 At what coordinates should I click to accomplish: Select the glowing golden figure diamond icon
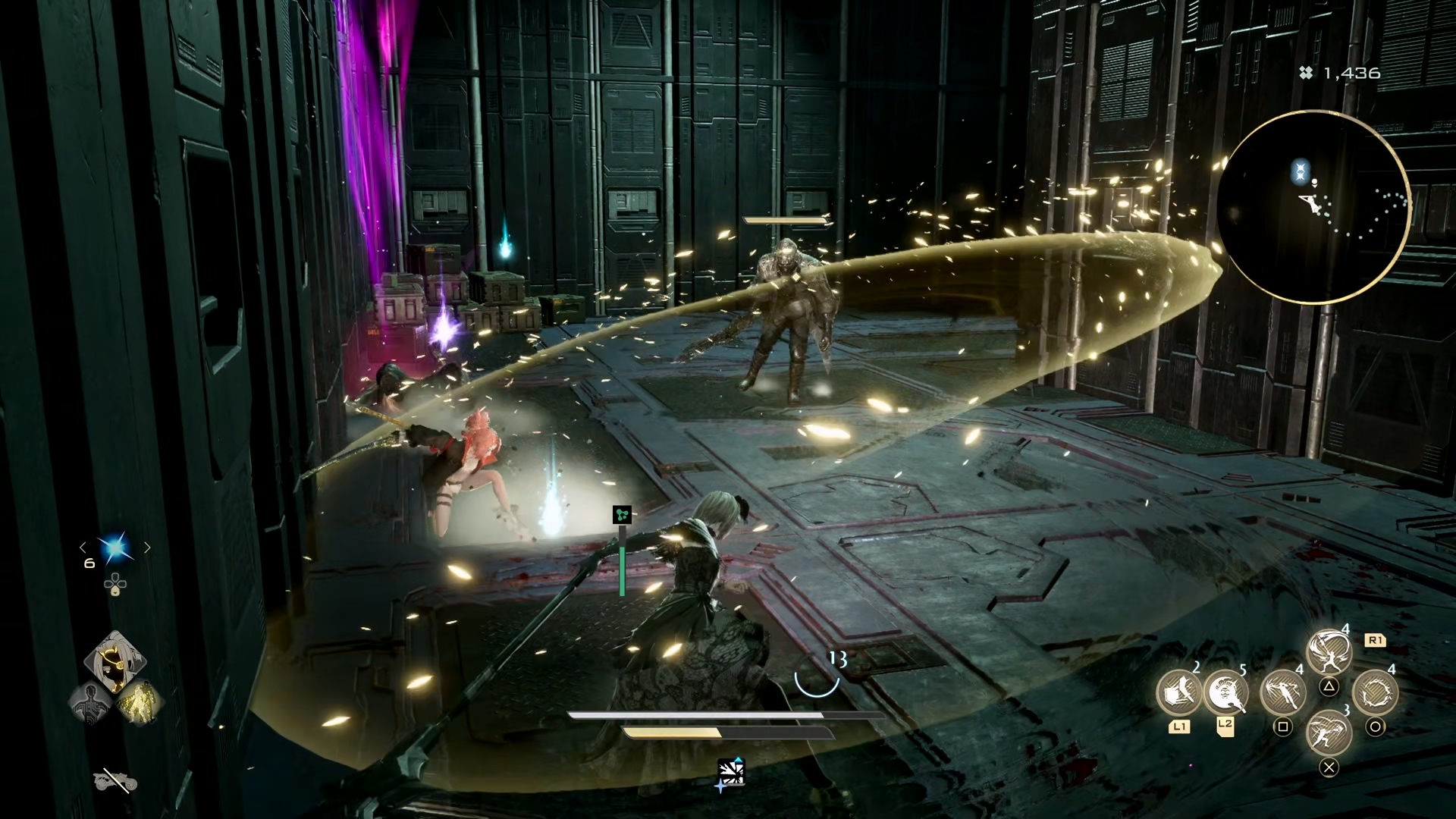pyautogui.click(x=140, y=701)
